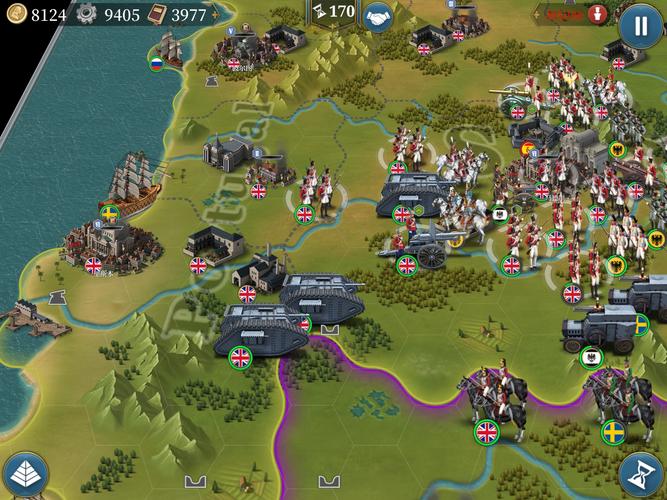667x500 pixels.
Task: End turn with the hourglass button
Action: (x=640, y=473)
